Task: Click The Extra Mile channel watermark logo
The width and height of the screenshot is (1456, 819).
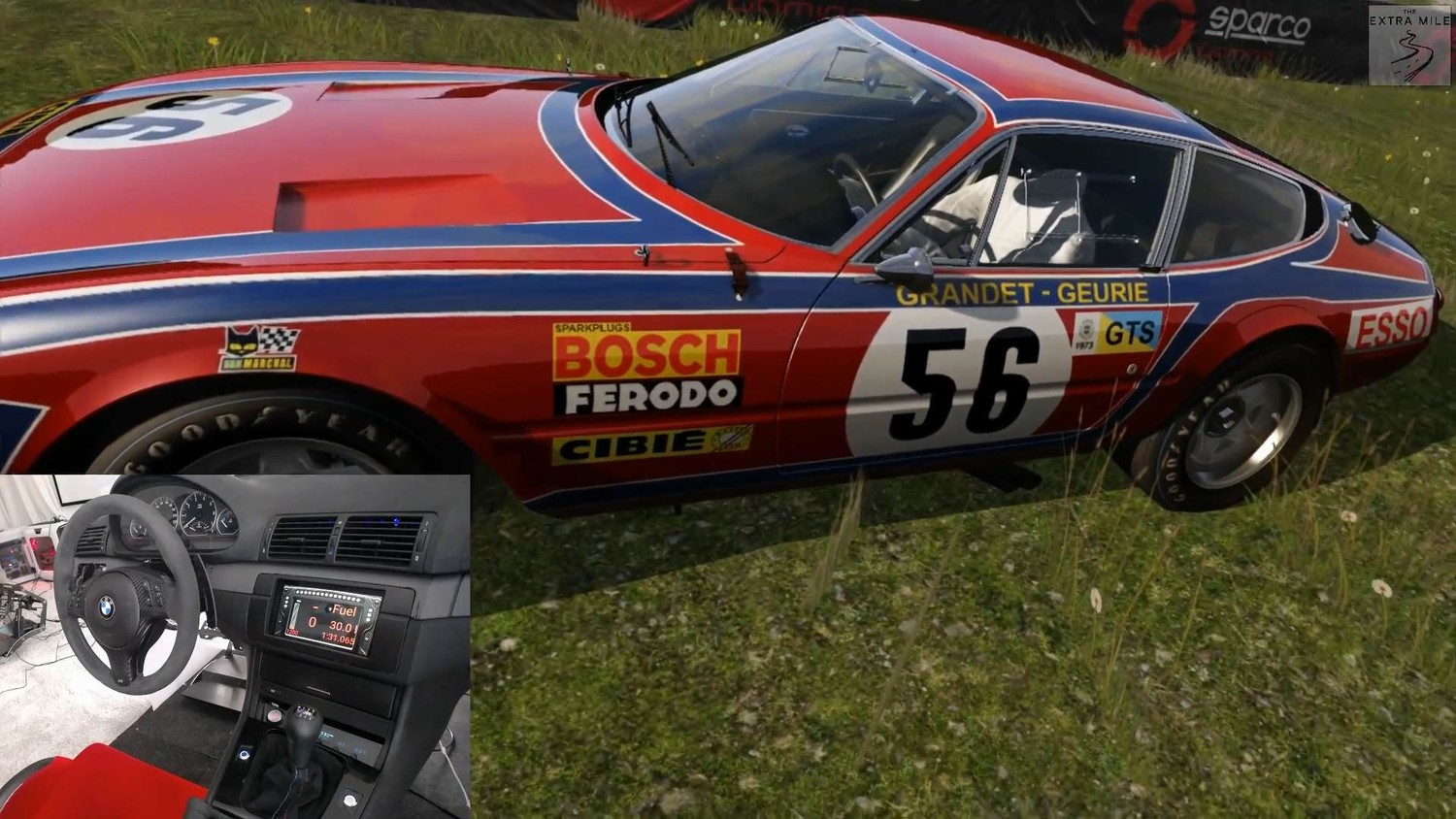Action: tap(1409, 45)
